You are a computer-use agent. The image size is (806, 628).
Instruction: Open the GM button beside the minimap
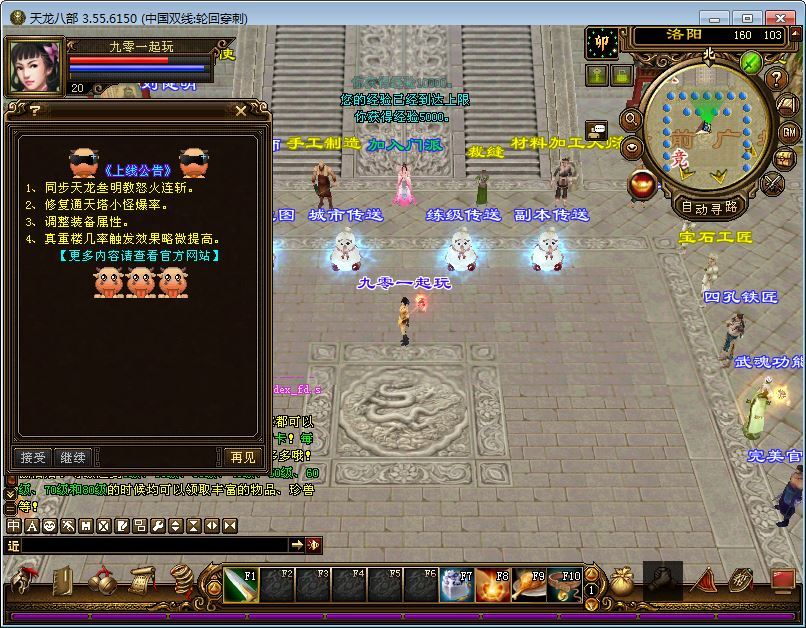(x=788, y=132)
